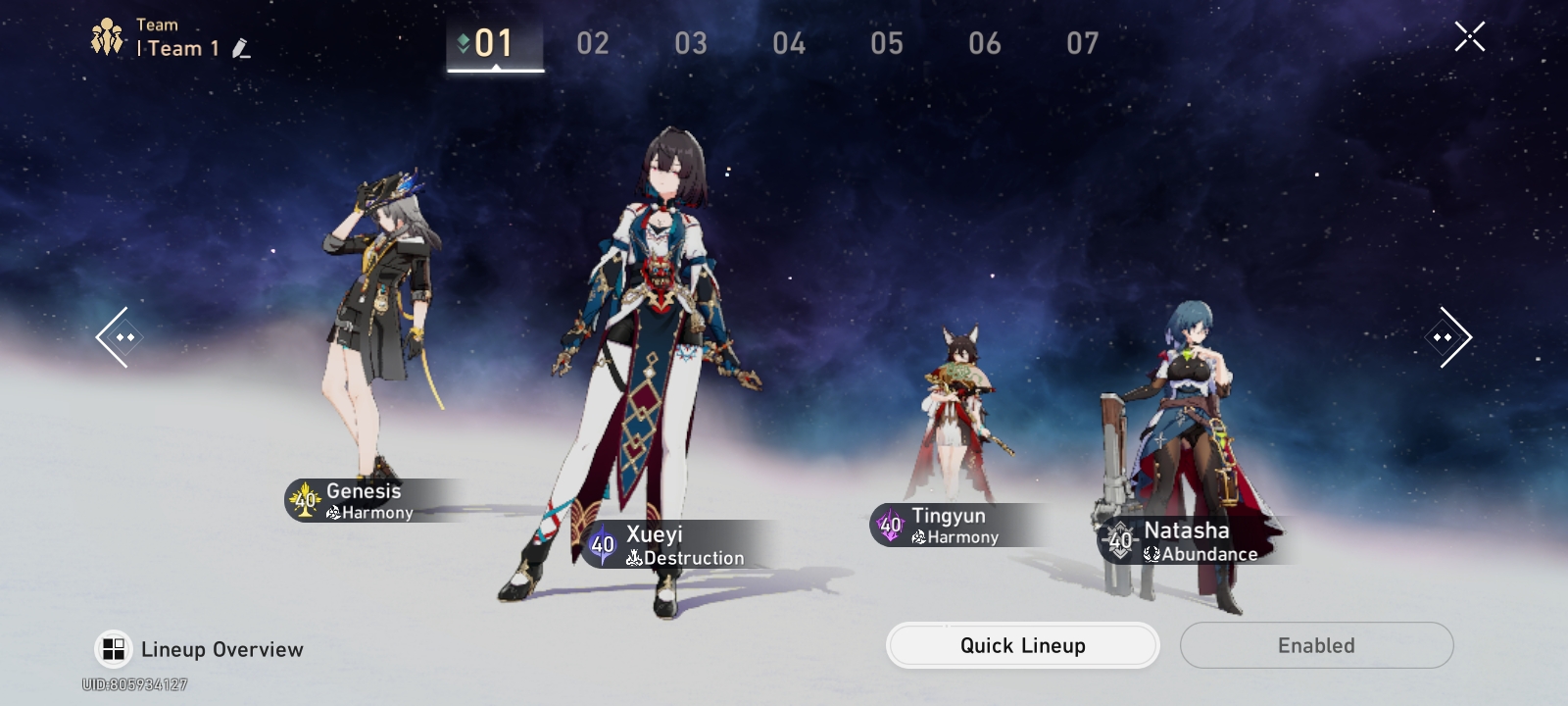The height and width of the screenshot is (706, 1568).
Task: Switch to team tab 06
Action: 985,43
